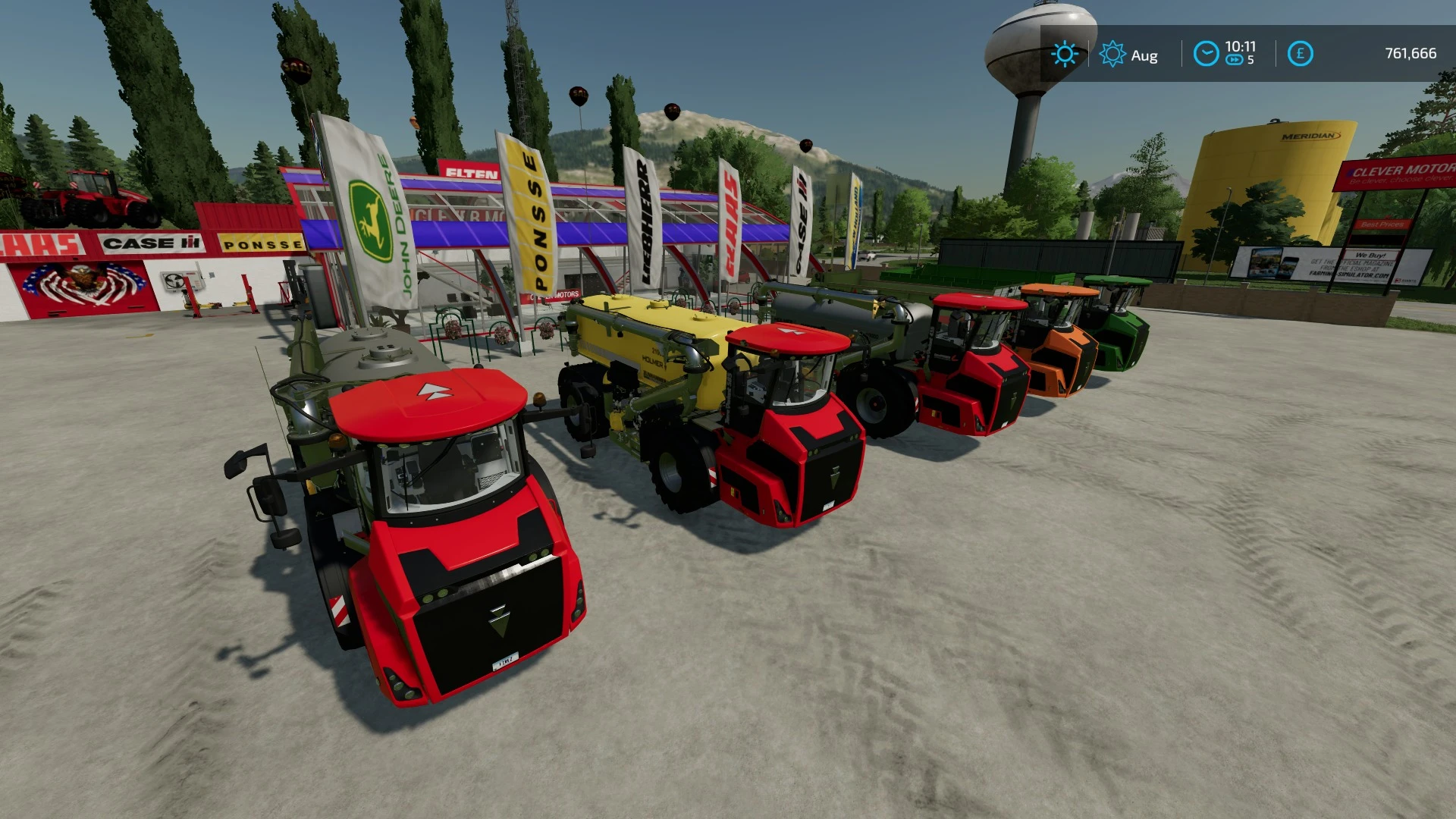Click the We Buy! billboard banner

pyautogui.click(x=1370, y=255)
